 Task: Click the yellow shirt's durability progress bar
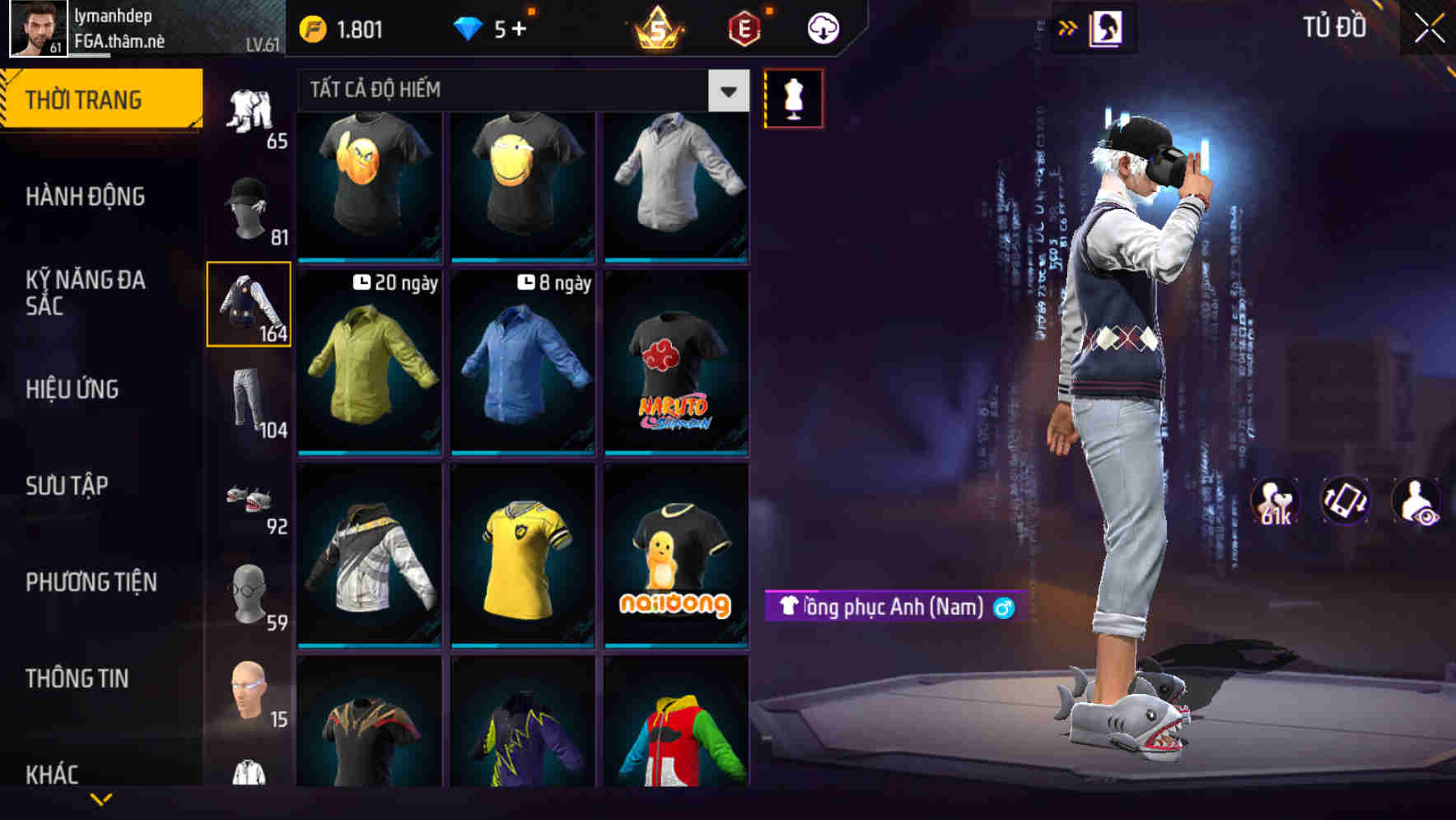(x=524, y=646)
